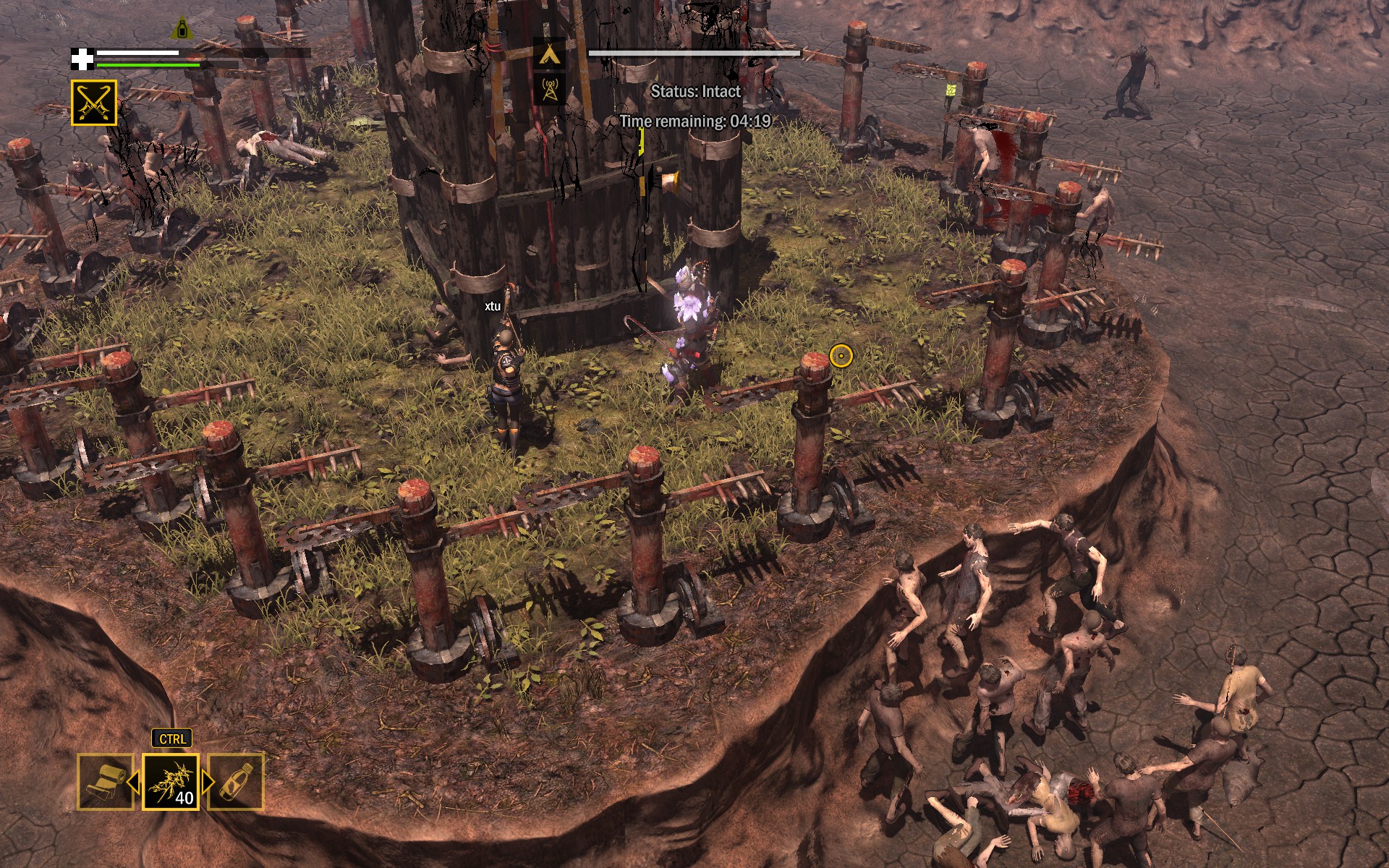Cycle consumables with the right arrow

(x=208, y=782)
